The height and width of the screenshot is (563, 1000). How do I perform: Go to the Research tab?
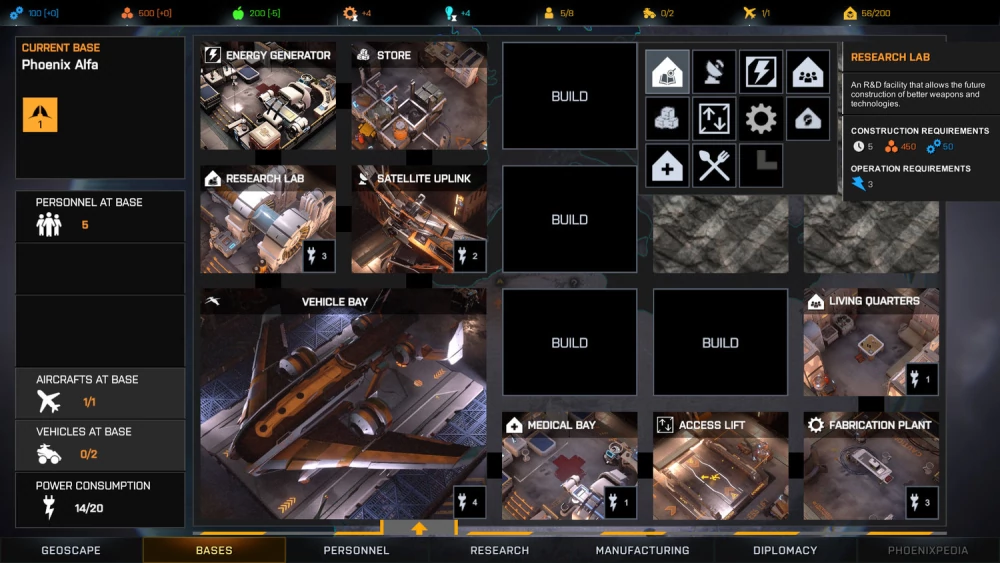499,550
